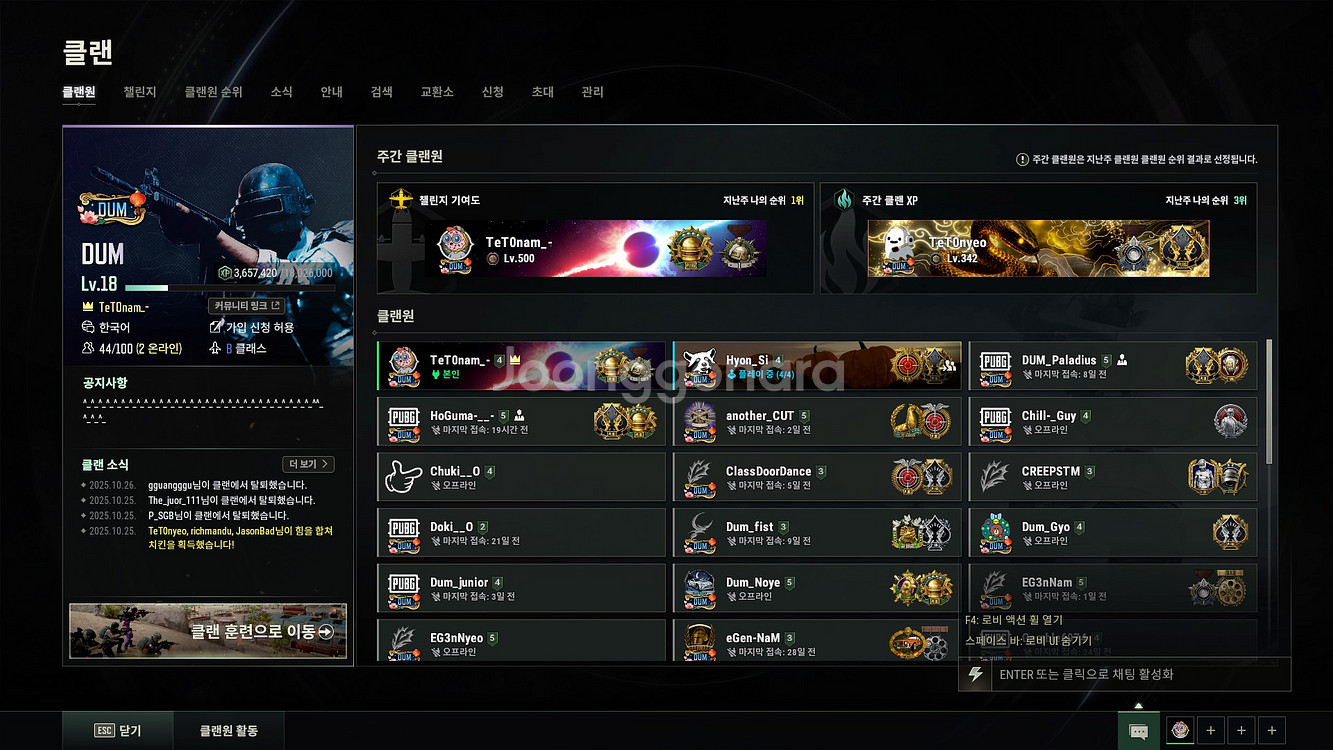The height and width of the screenshot is (750, 1333).
Task: Pick the ClassDoorDance member row
Action: [816, 477]
